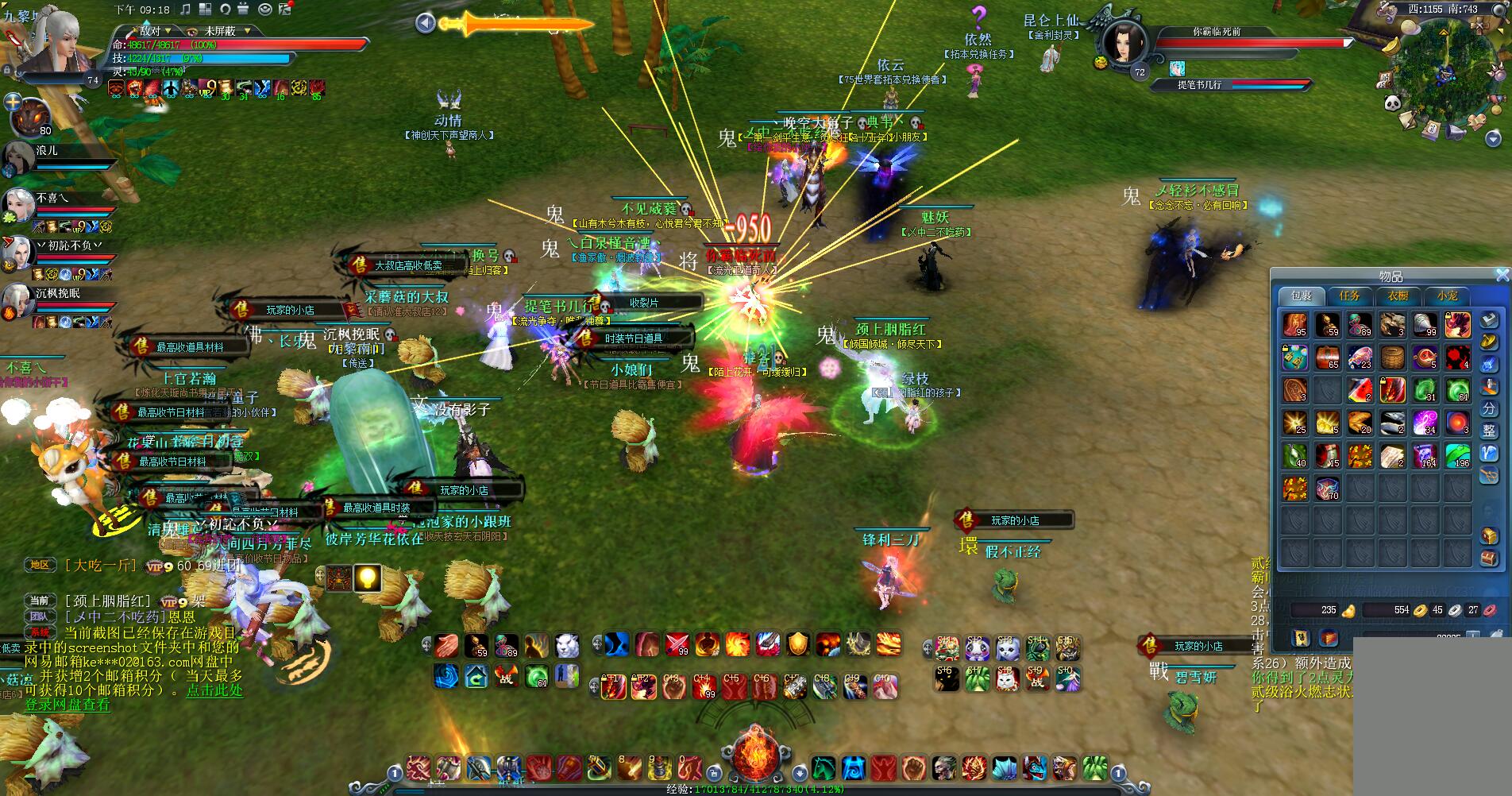The image size is (1512, 796).
Task: Click the 整 sort items button
Action: [1489, 431]
